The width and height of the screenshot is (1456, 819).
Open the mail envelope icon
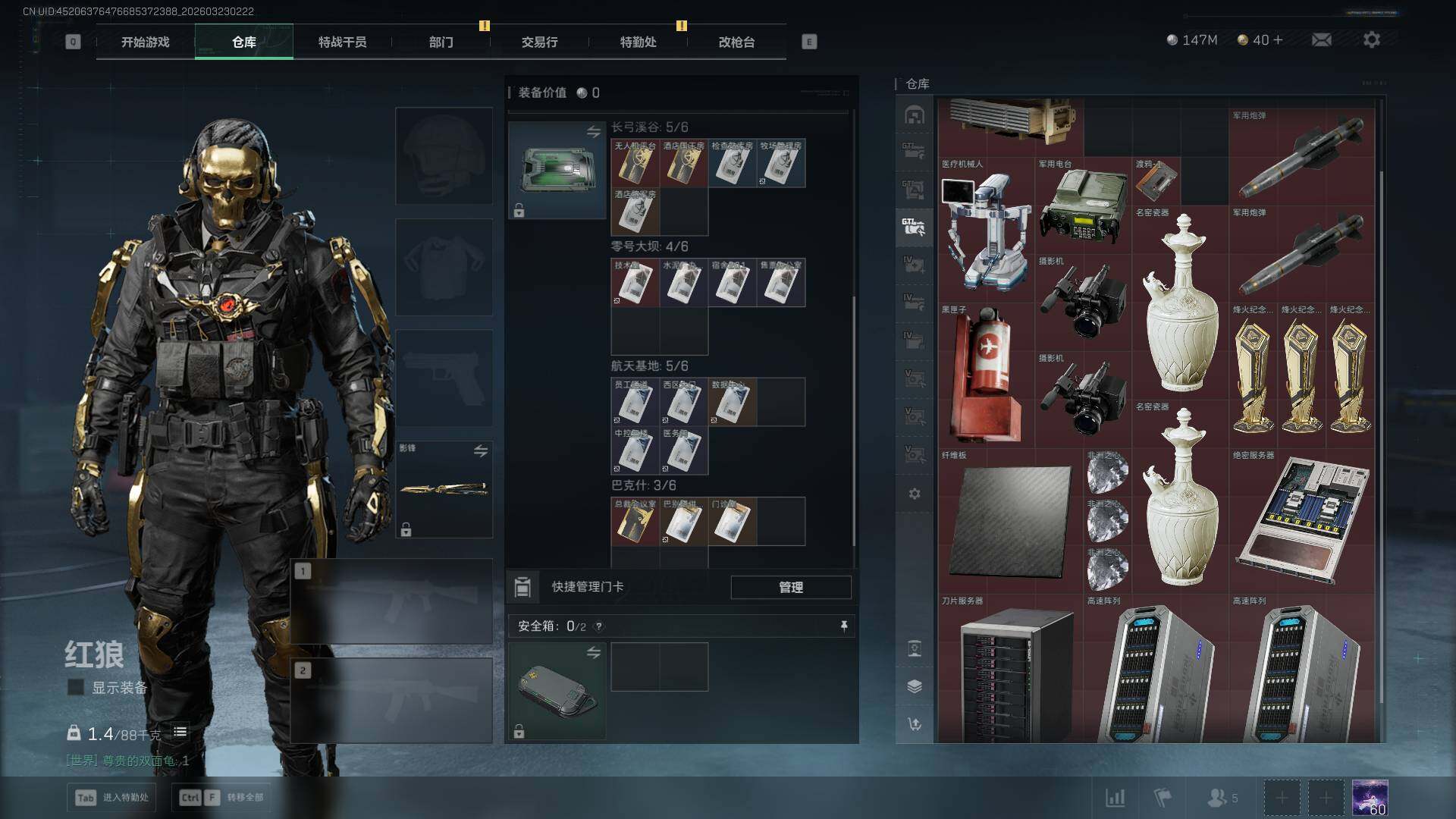coord(1321,40)
